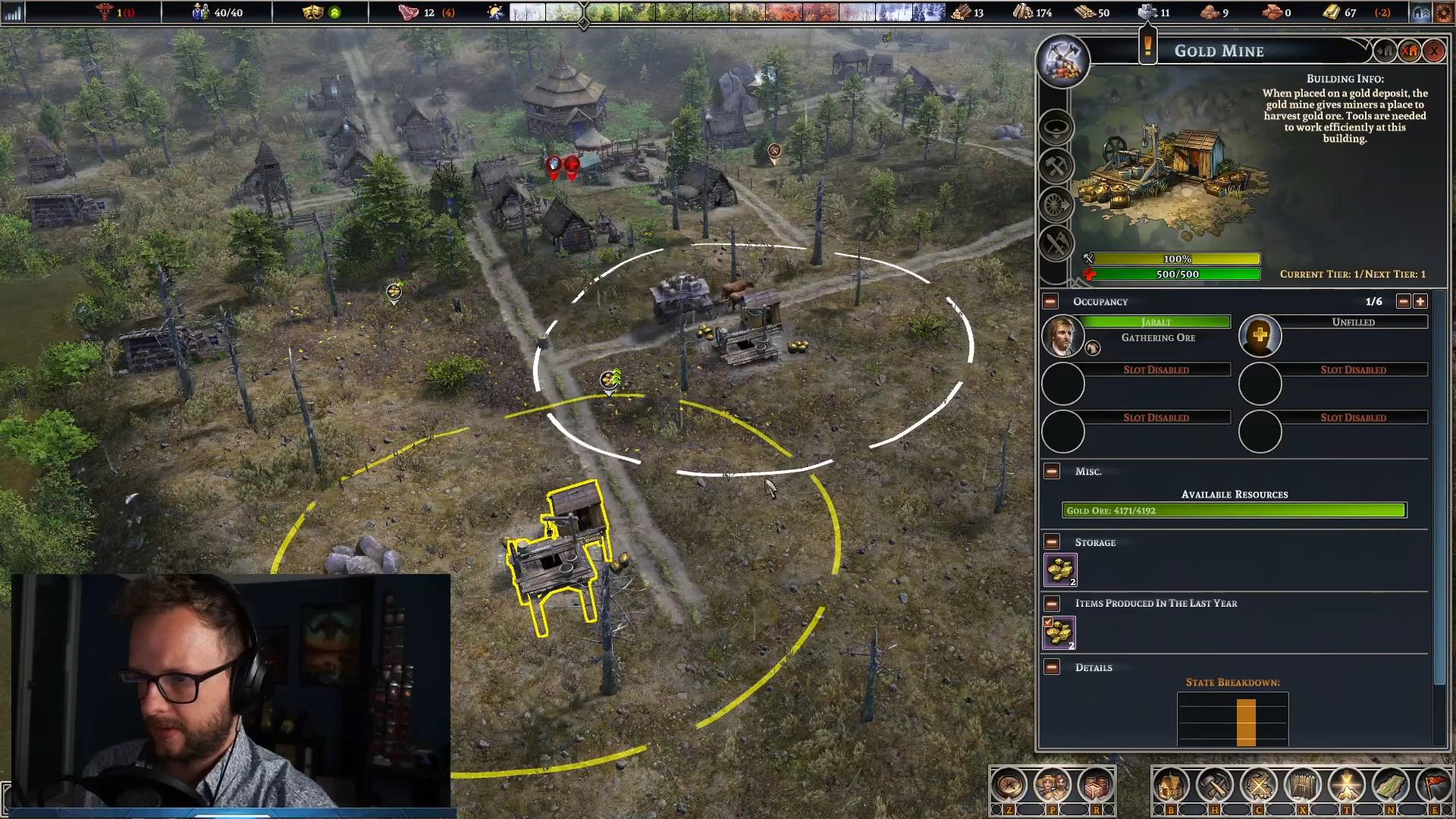This screenshot has width=1456, height=819.
Task: Collapse the Storage section
Action: tap(1052, 542)
